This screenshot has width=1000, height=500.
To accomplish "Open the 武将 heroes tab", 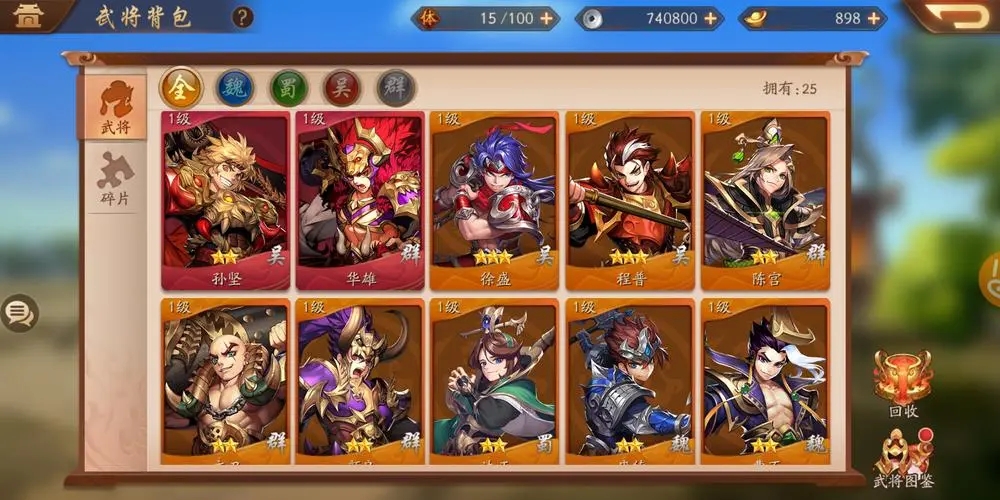I will [x=114, y=105].
